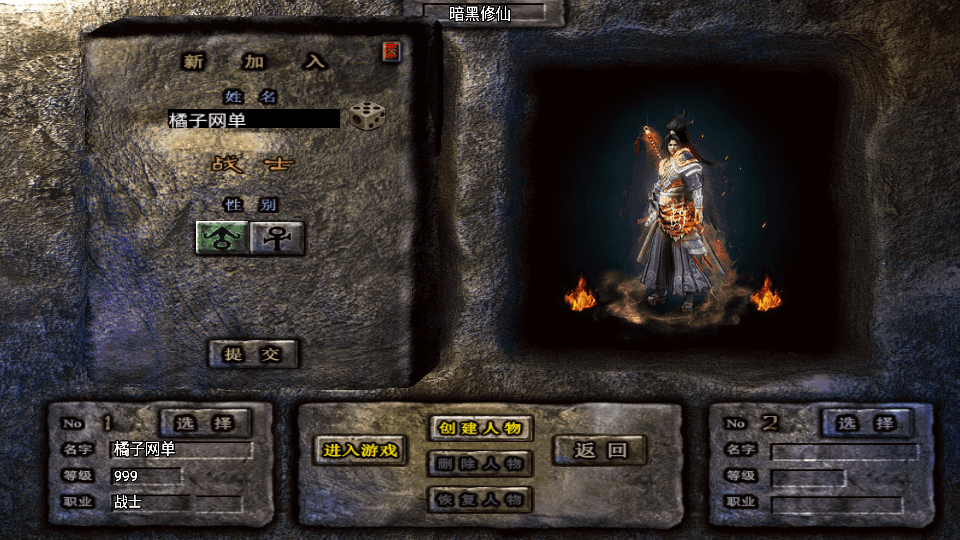Image resolution: width=960 pixels, height=540 pixels.
Task: Select the male gender button
Action: (x=221, y=238)
